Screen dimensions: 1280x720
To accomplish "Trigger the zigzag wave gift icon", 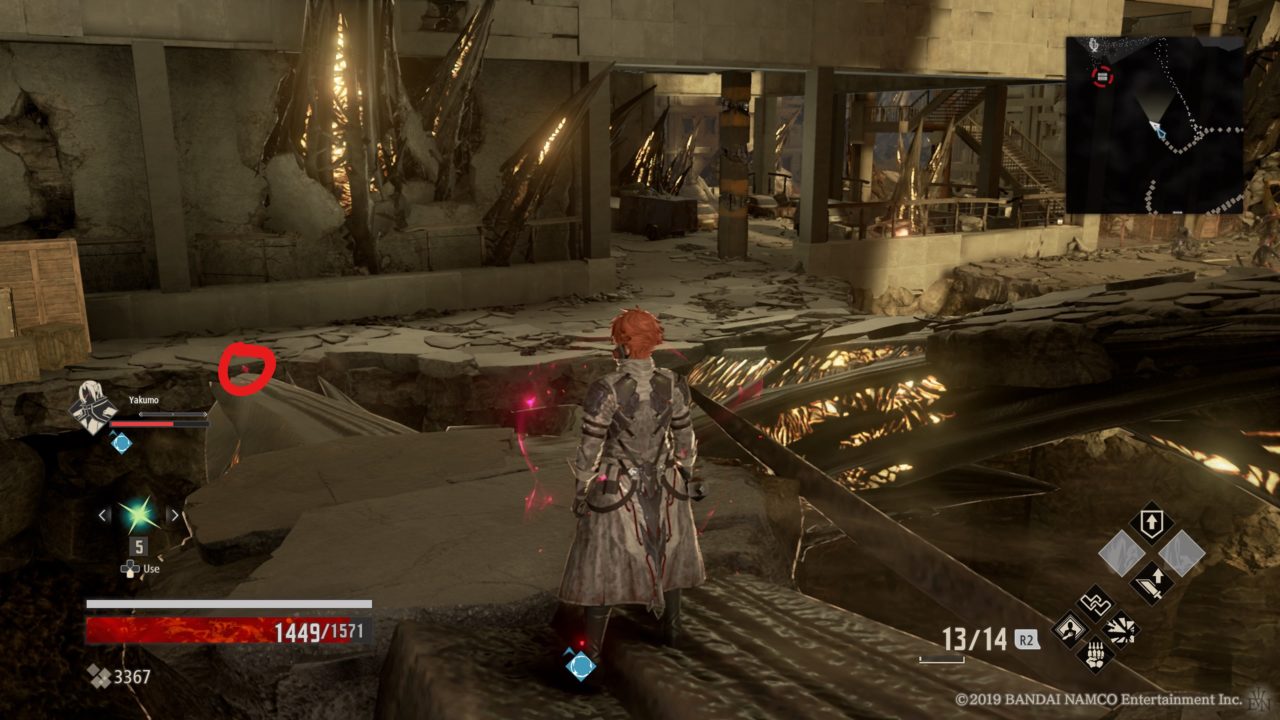I will pos(1096,604).
